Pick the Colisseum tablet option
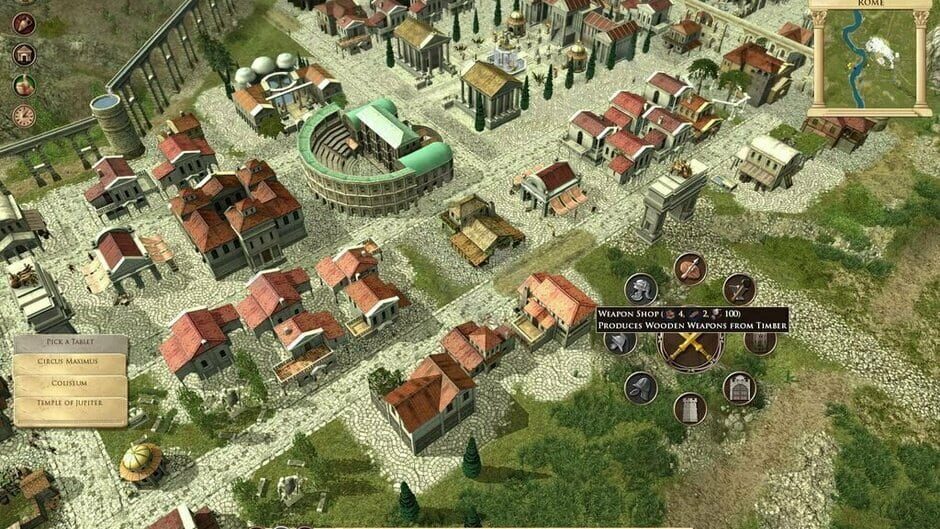940x529 pixels. coord(70,382)
